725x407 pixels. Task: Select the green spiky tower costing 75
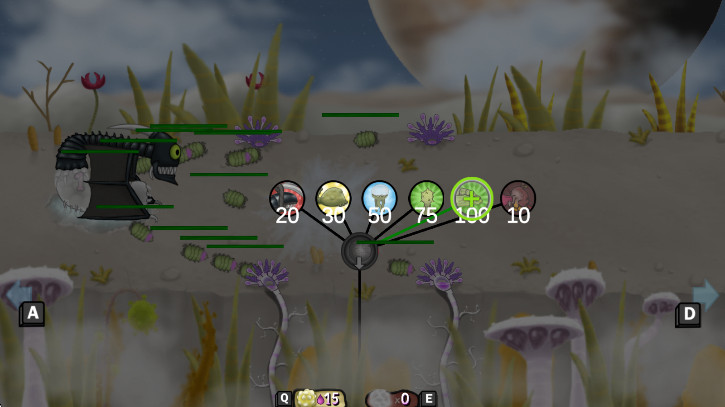426,196
